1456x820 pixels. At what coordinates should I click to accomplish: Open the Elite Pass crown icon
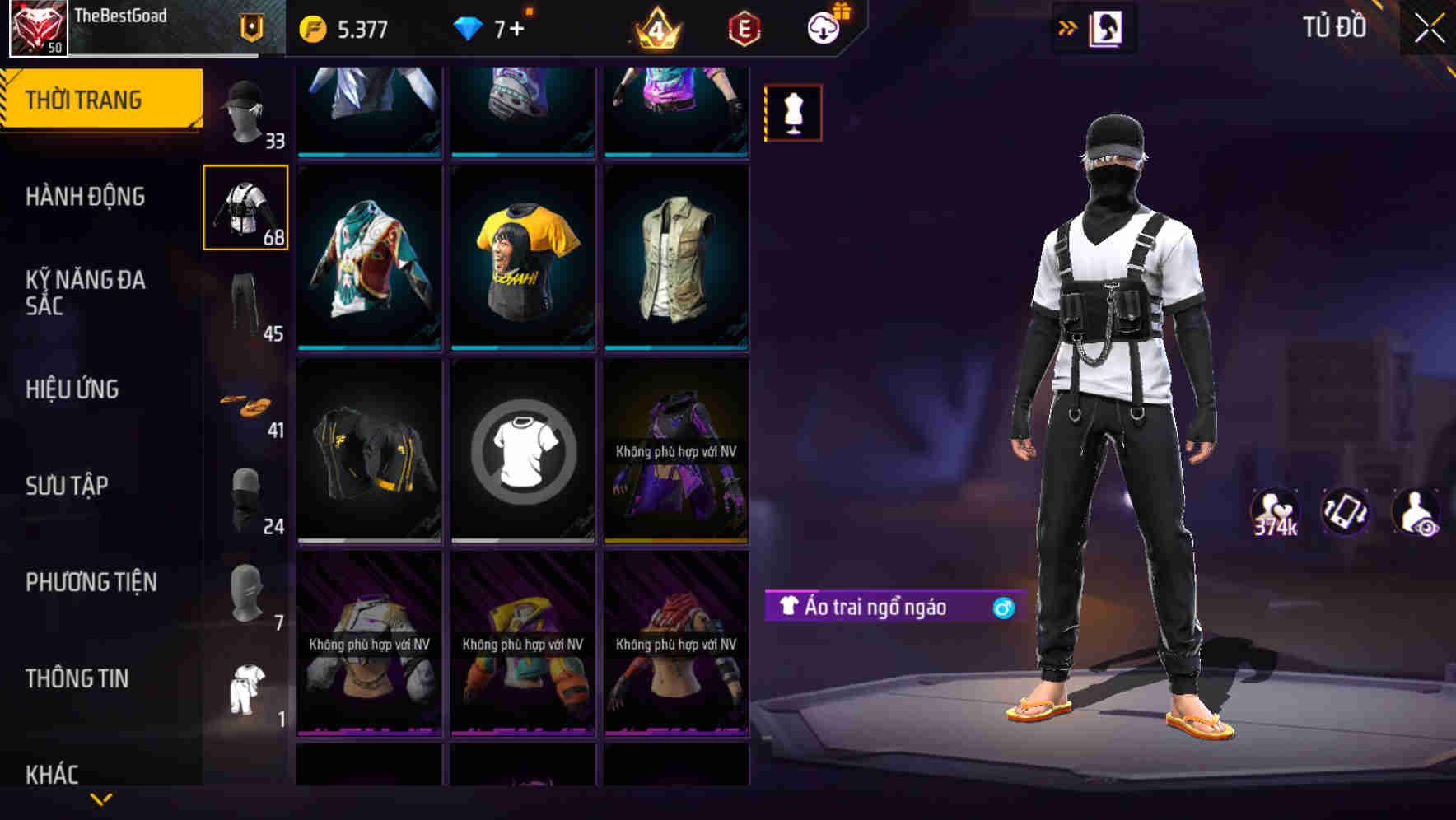655,28
